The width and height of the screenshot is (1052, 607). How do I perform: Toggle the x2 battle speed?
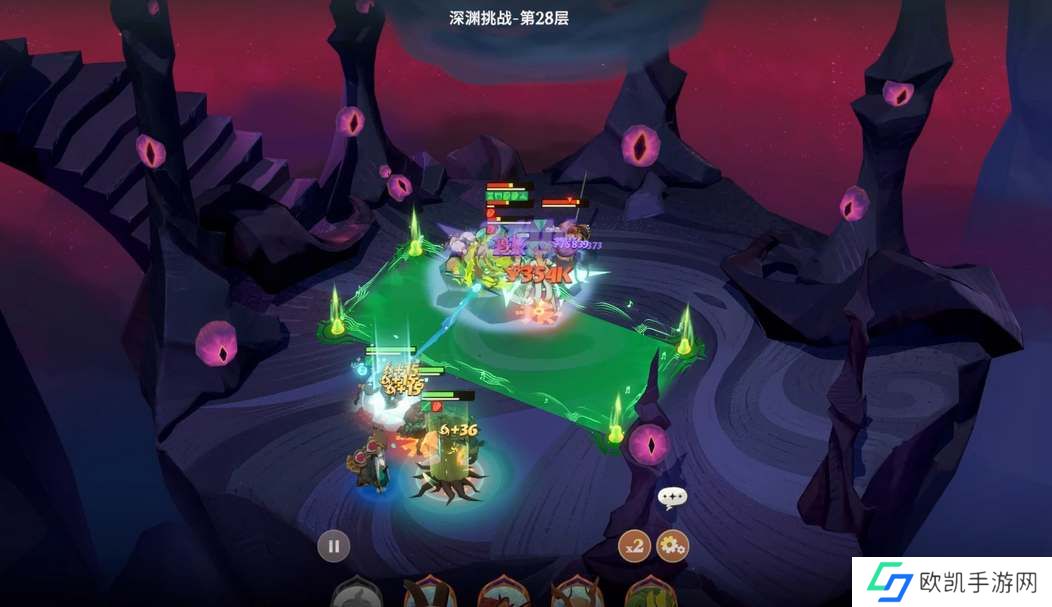point(634,546)
